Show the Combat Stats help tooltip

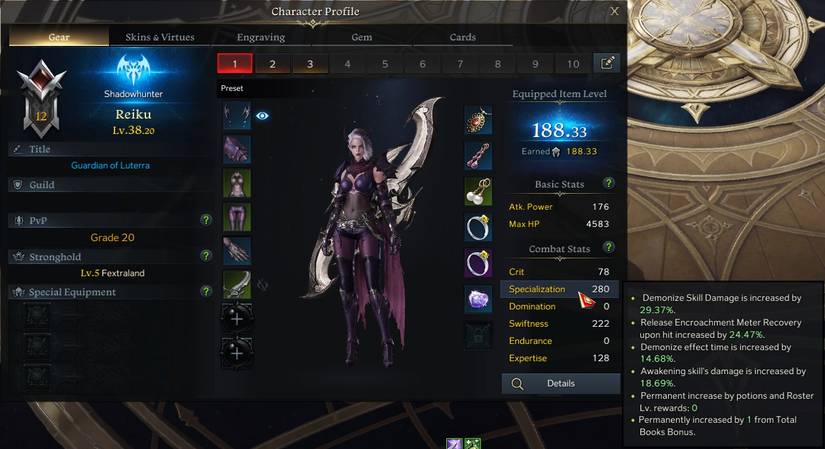coord(608,248)
